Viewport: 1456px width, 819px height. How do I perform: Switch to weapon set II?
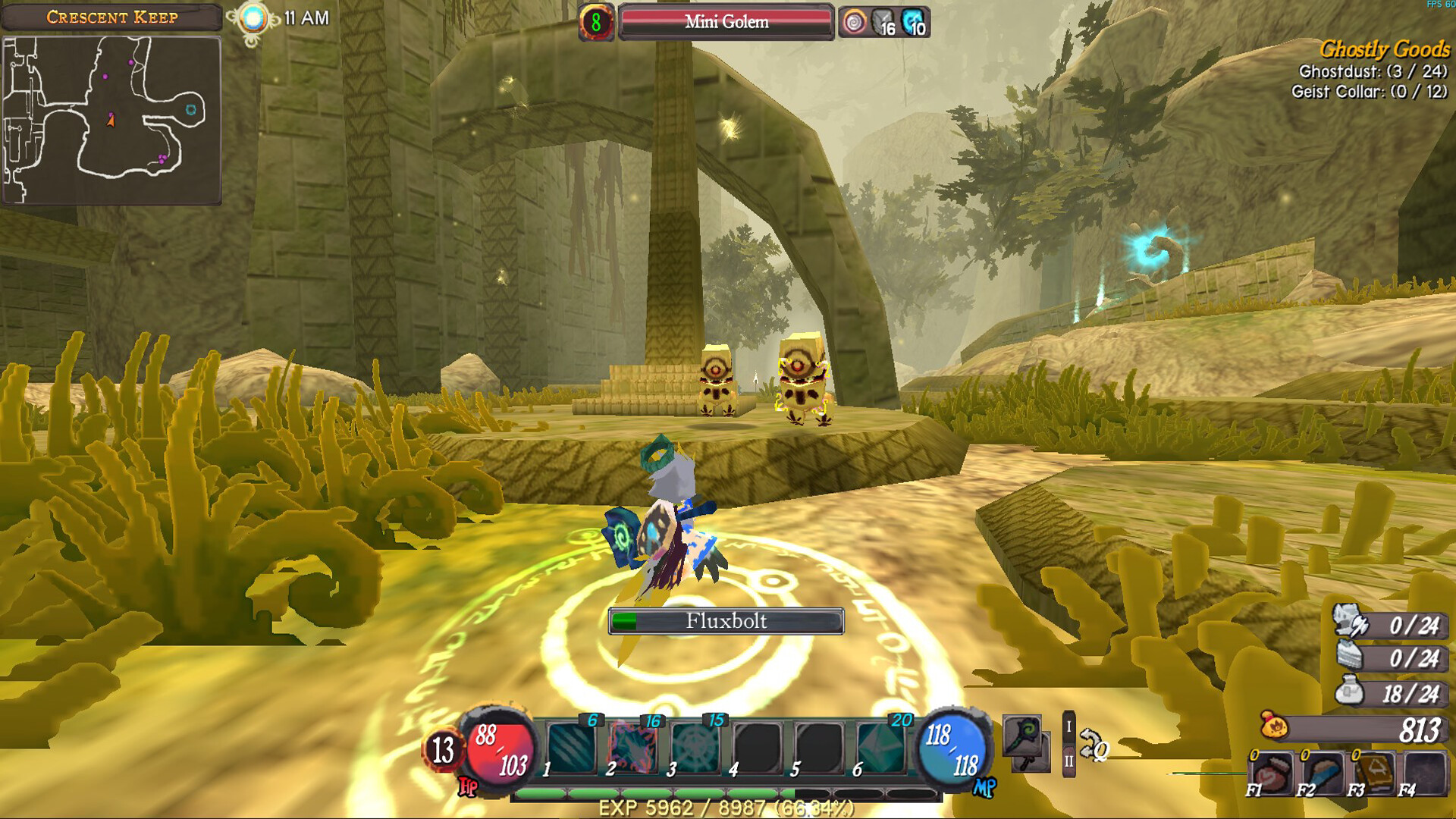pos(1068,761)
